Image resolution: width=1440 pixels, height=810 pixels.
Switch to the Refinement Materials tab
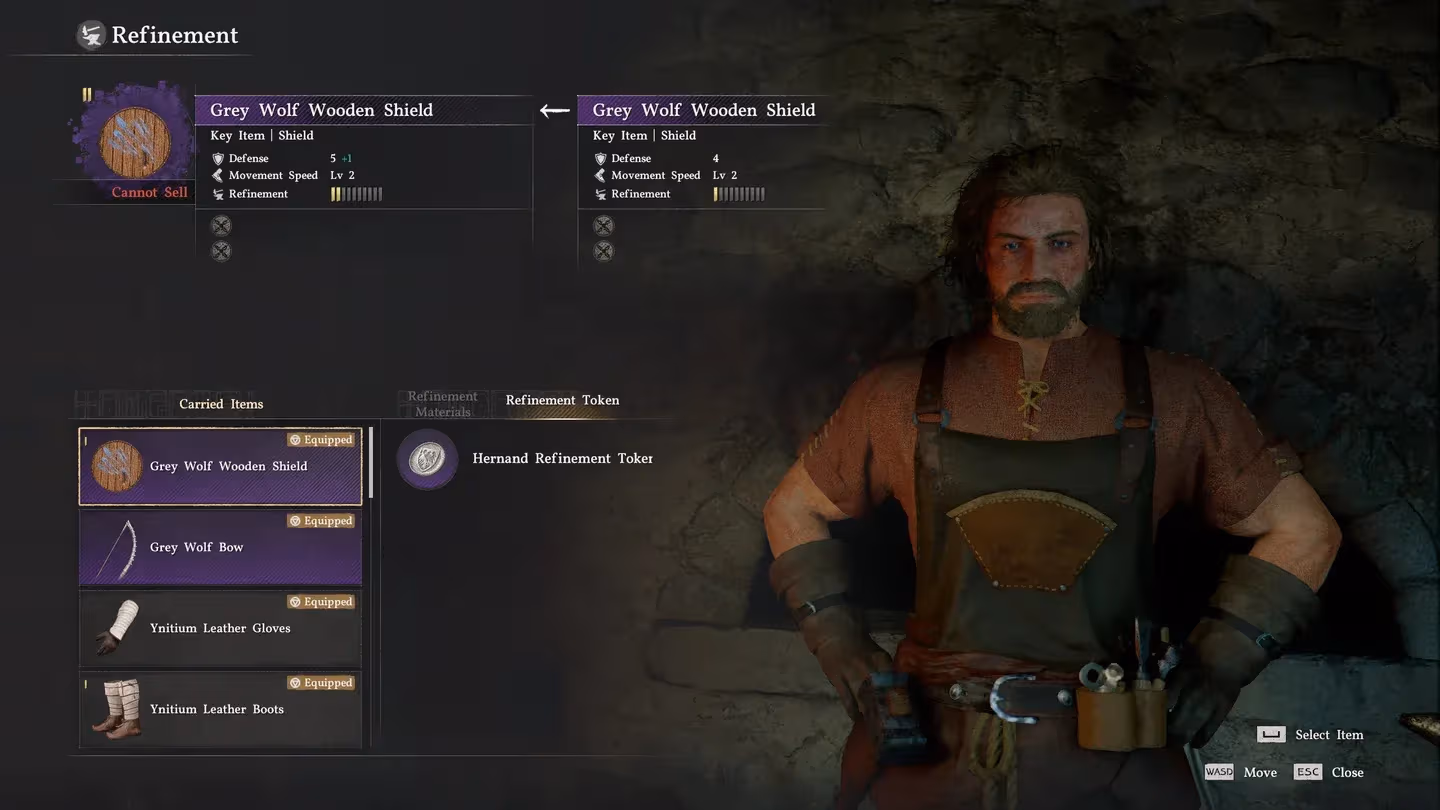442,402
